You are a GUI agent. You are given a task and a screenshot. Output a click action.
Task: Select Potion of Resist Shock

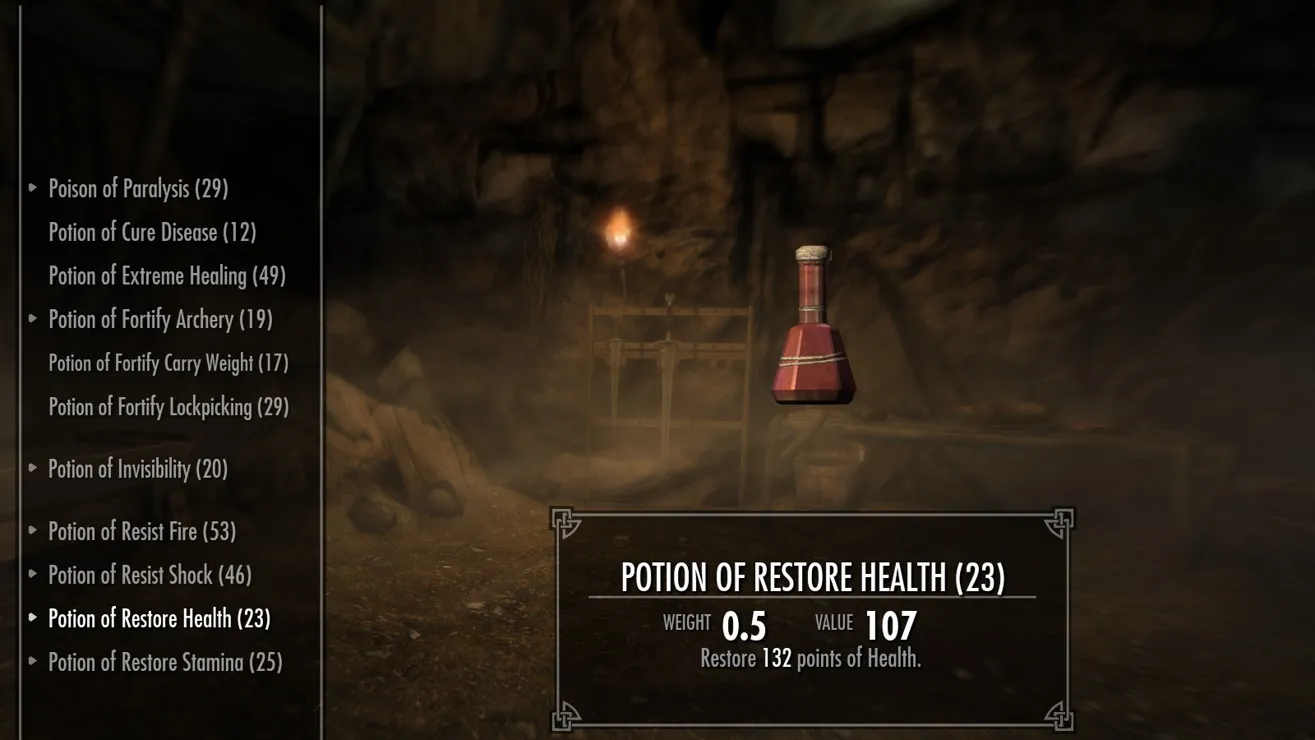(150, 576)
